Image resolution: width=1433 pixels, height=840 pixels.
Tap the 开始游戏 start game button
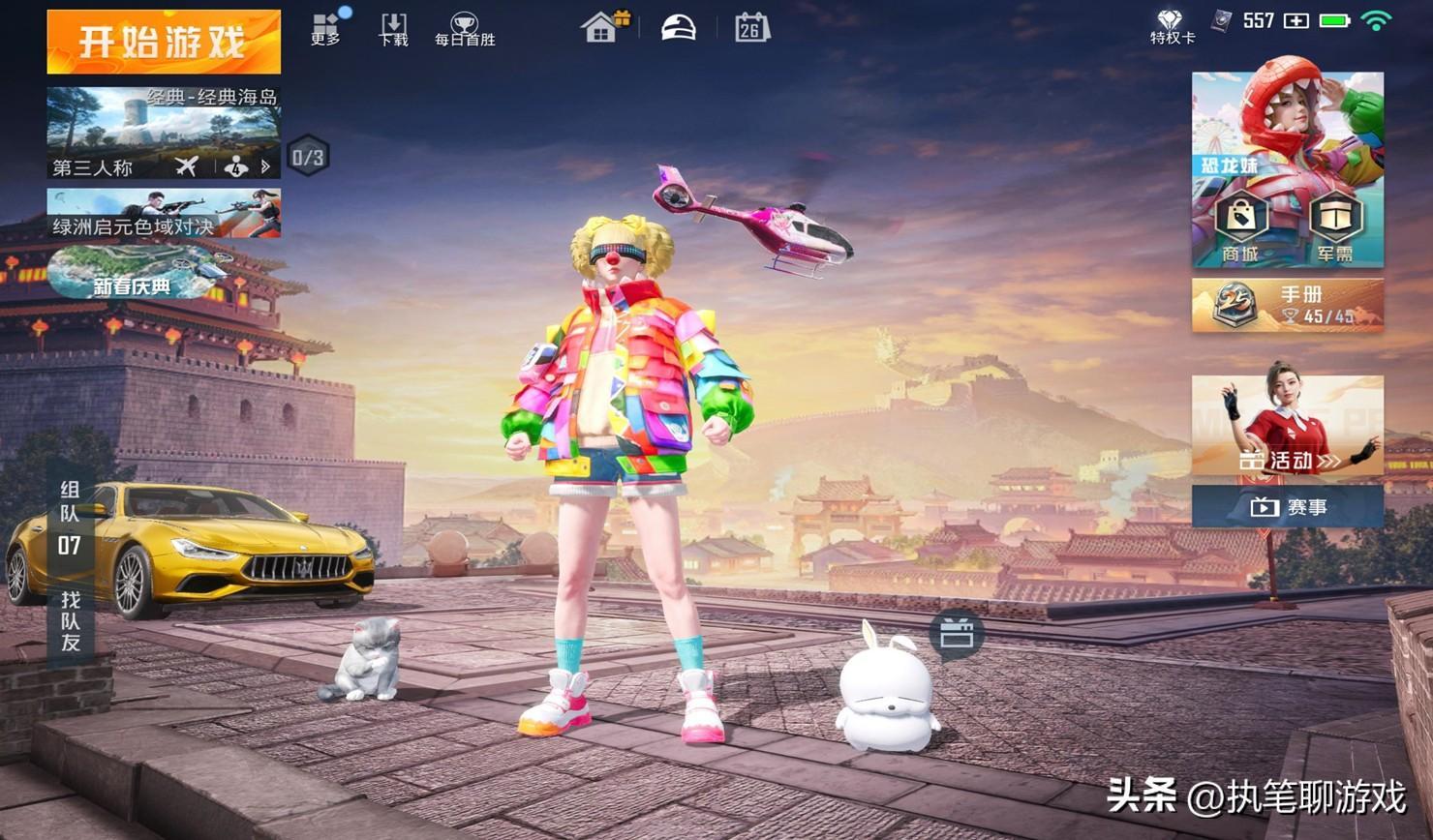pos(164,42)
